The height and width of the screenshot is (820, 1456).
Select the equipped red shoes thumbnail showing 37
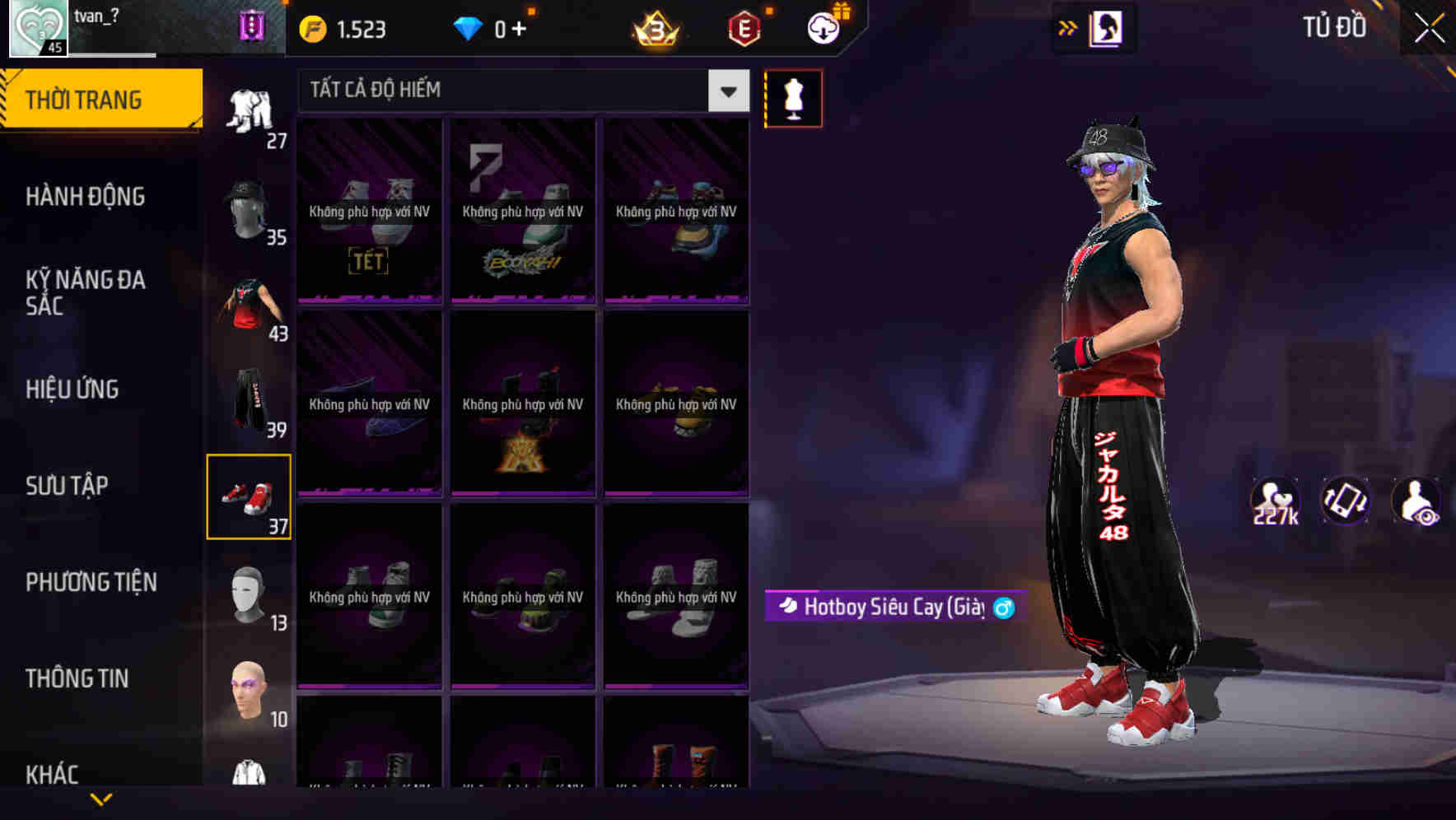pos(250,495)
